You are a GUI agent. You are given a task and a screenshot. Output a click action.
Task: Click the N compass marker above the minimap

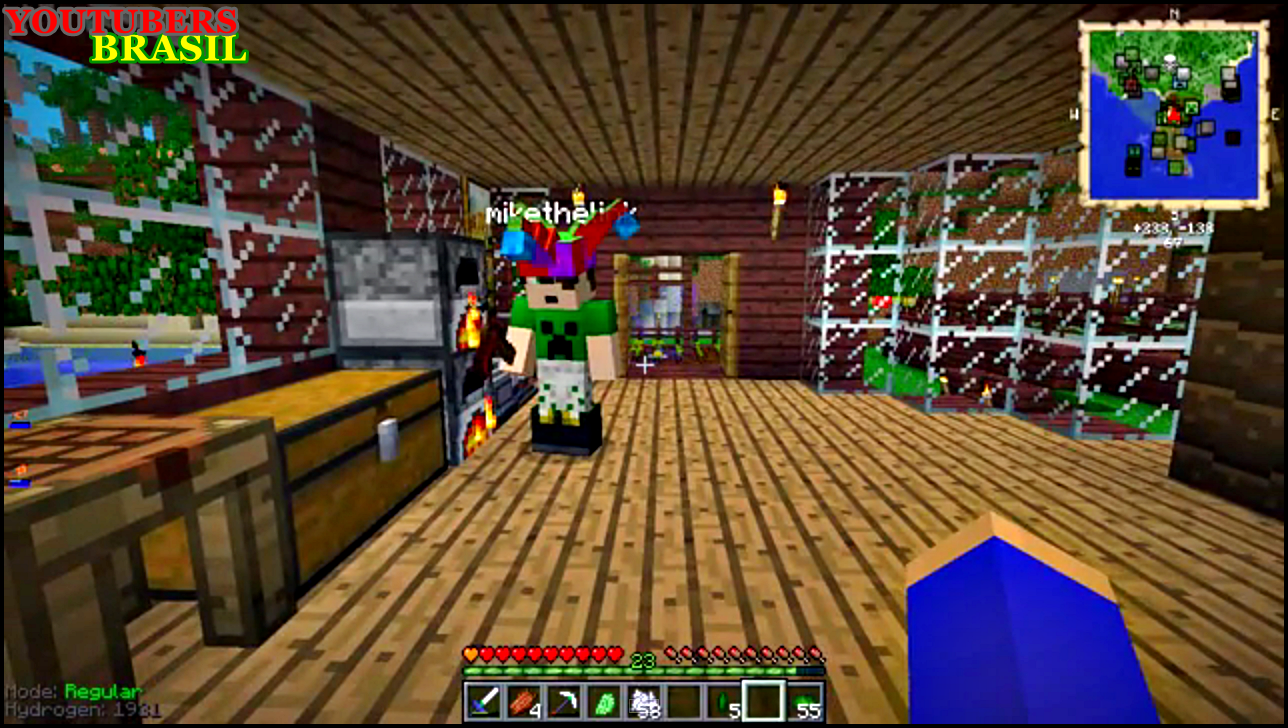(x=1173, y=13)
